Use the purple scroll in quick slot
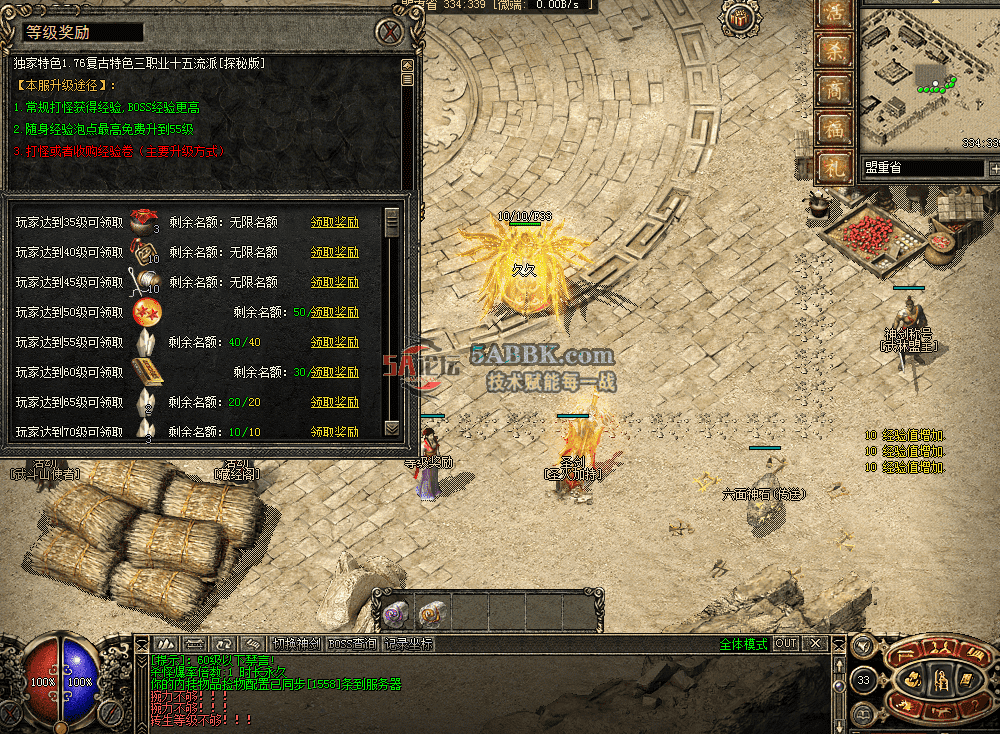Image resolution: width=1000 pixels, height=734 pixels. coord(397,611)
